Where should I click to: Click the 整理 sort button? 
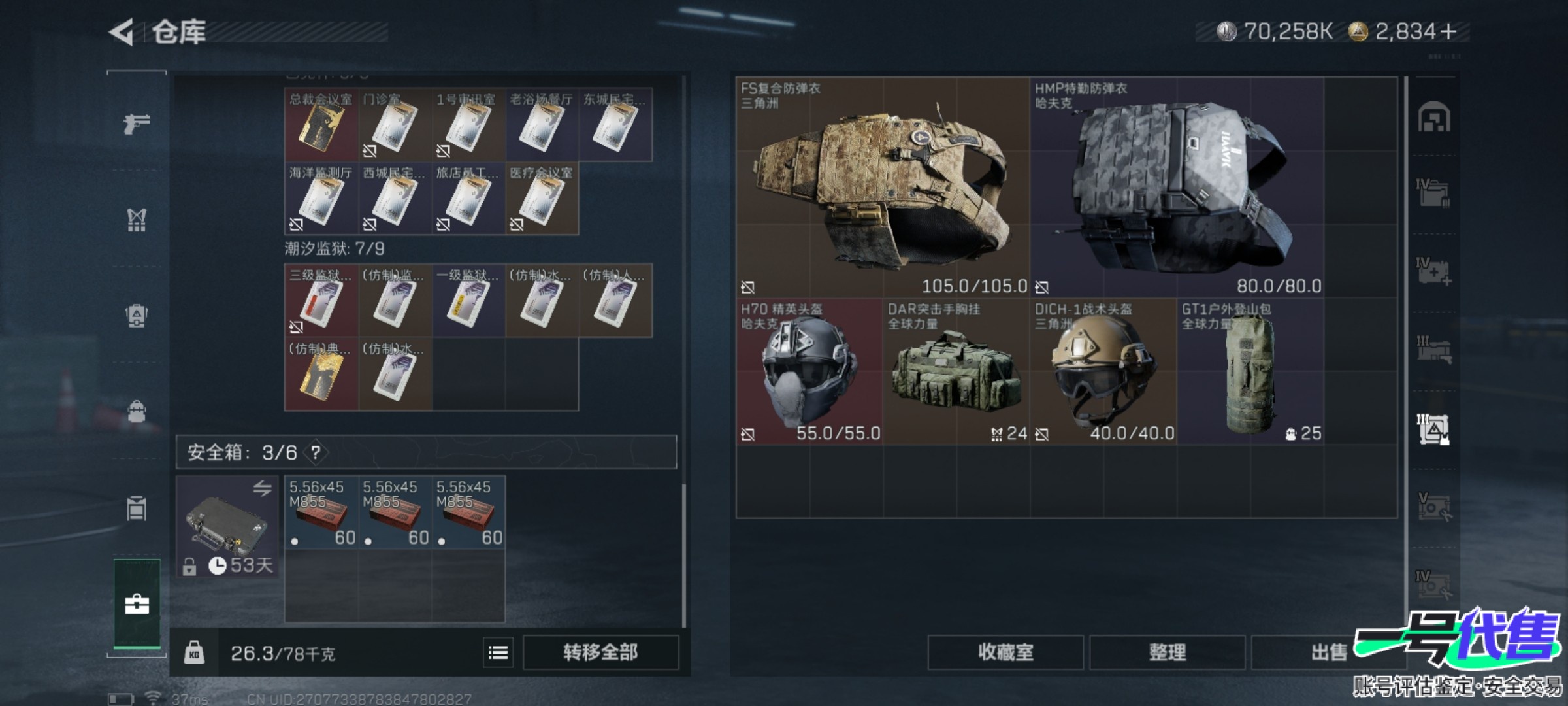pos(1167,652)
